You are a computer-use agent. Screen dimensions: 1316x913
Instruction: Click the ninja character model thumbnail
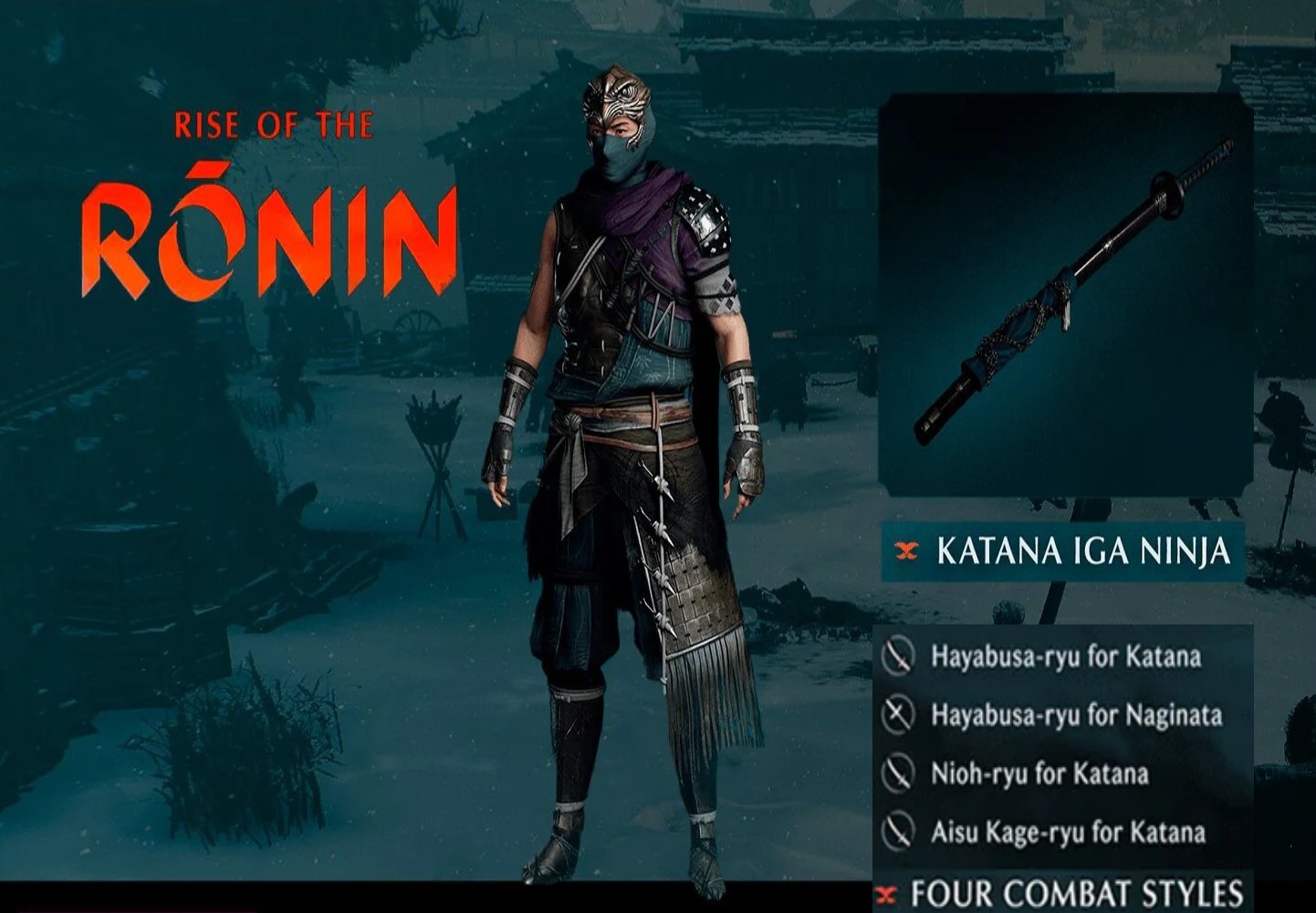click(x=630, y=456)
